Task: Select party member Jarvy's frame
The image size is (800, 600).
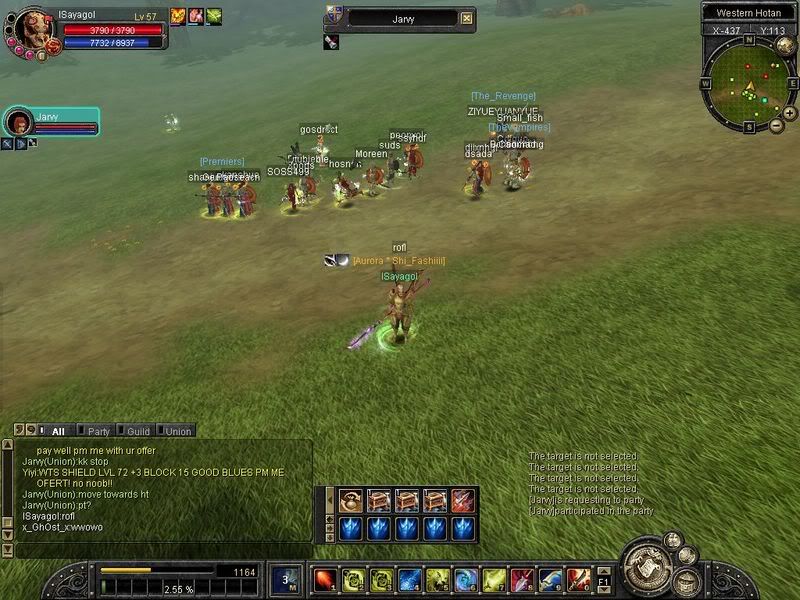Action: click(x=50, y=122)
